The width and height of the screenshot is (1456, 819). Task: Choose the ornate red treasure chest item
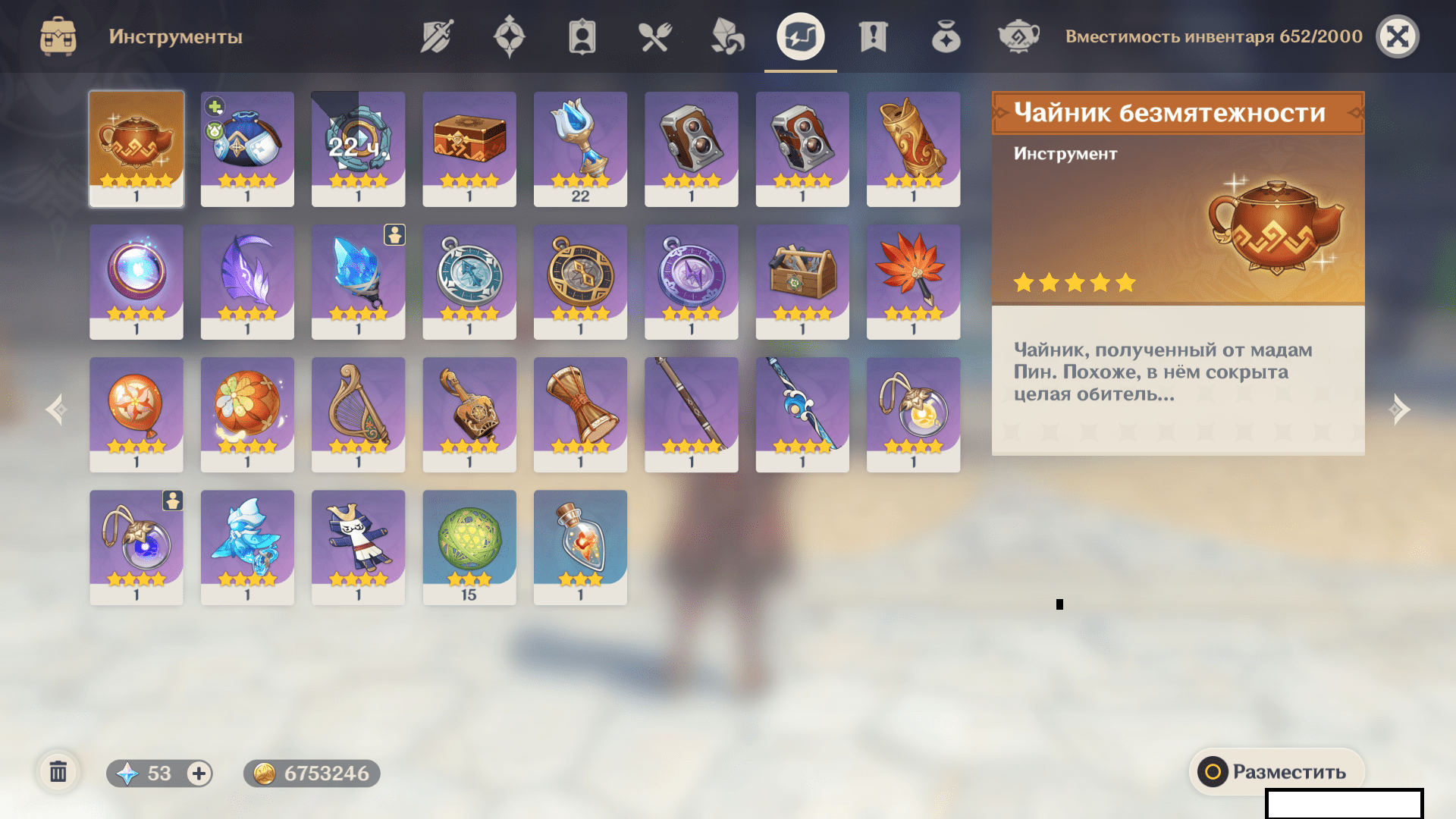click(469, 149)
